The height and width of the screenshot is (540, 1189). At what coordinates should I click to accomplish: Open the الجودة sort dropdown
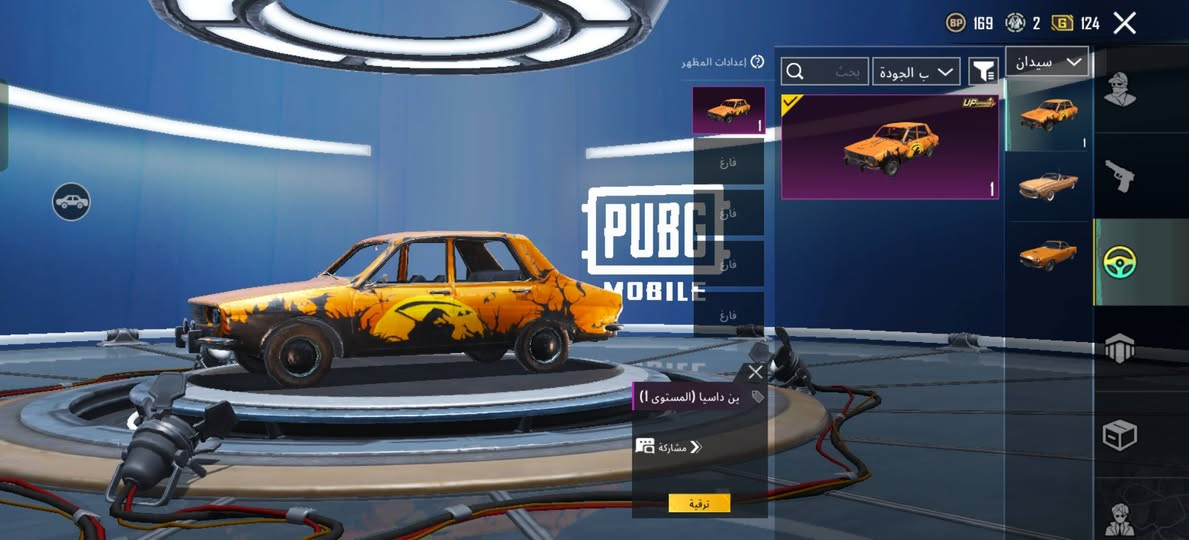point(916,71)
